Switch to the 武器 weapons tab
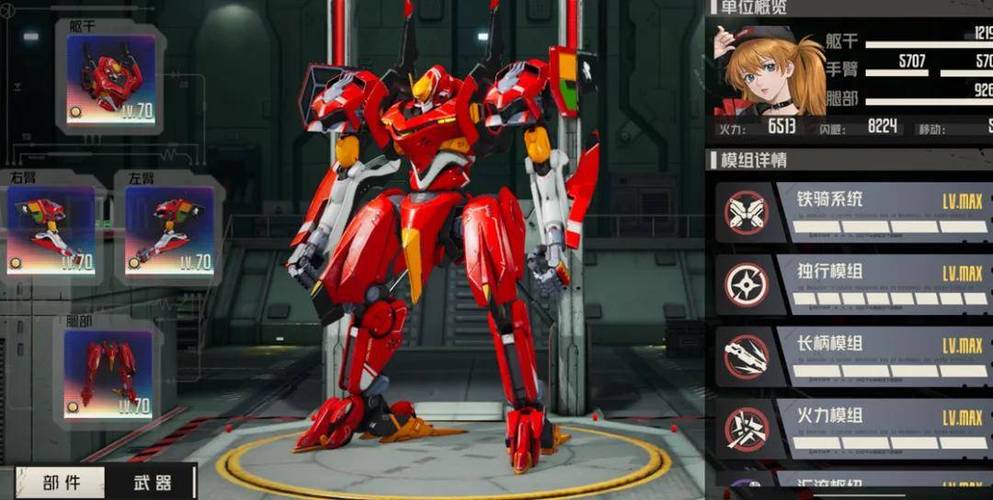Screen dimensions: 993x500 pos(151,483)
